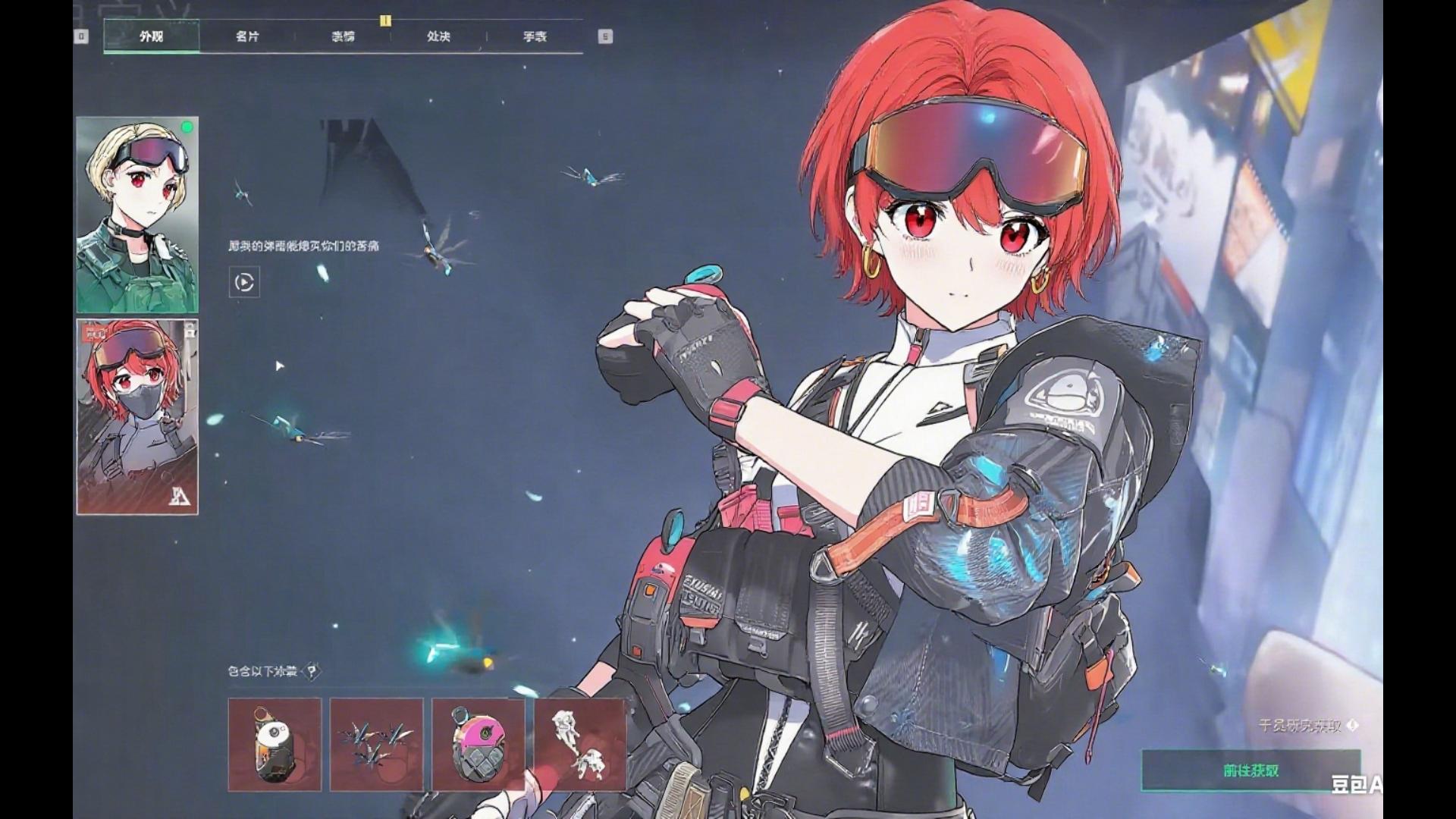Preview the pink-topped grenade item

[x=479, y=745]
